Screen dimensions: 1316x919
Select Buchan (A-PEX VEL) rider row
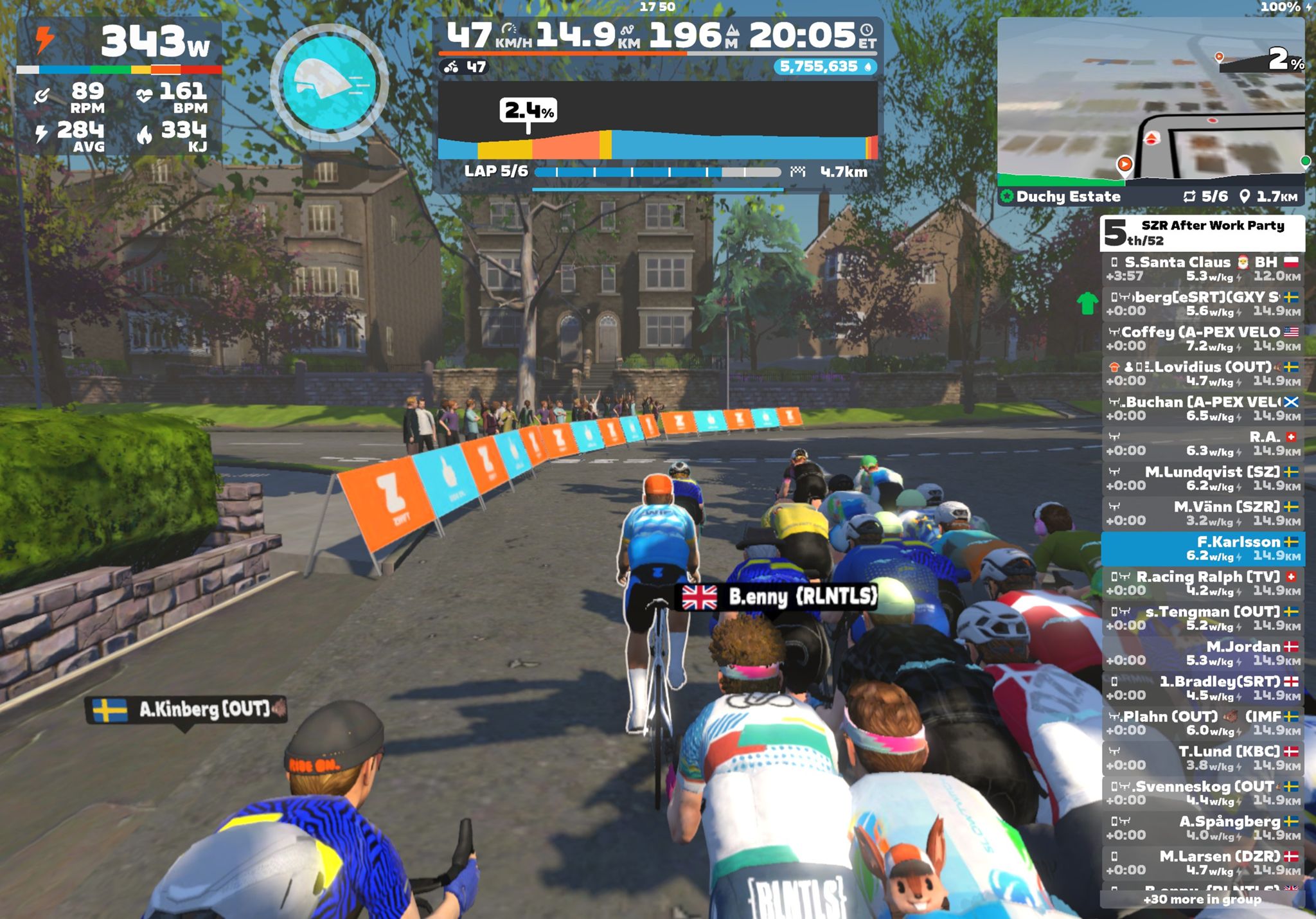(x=1202, y=409)
